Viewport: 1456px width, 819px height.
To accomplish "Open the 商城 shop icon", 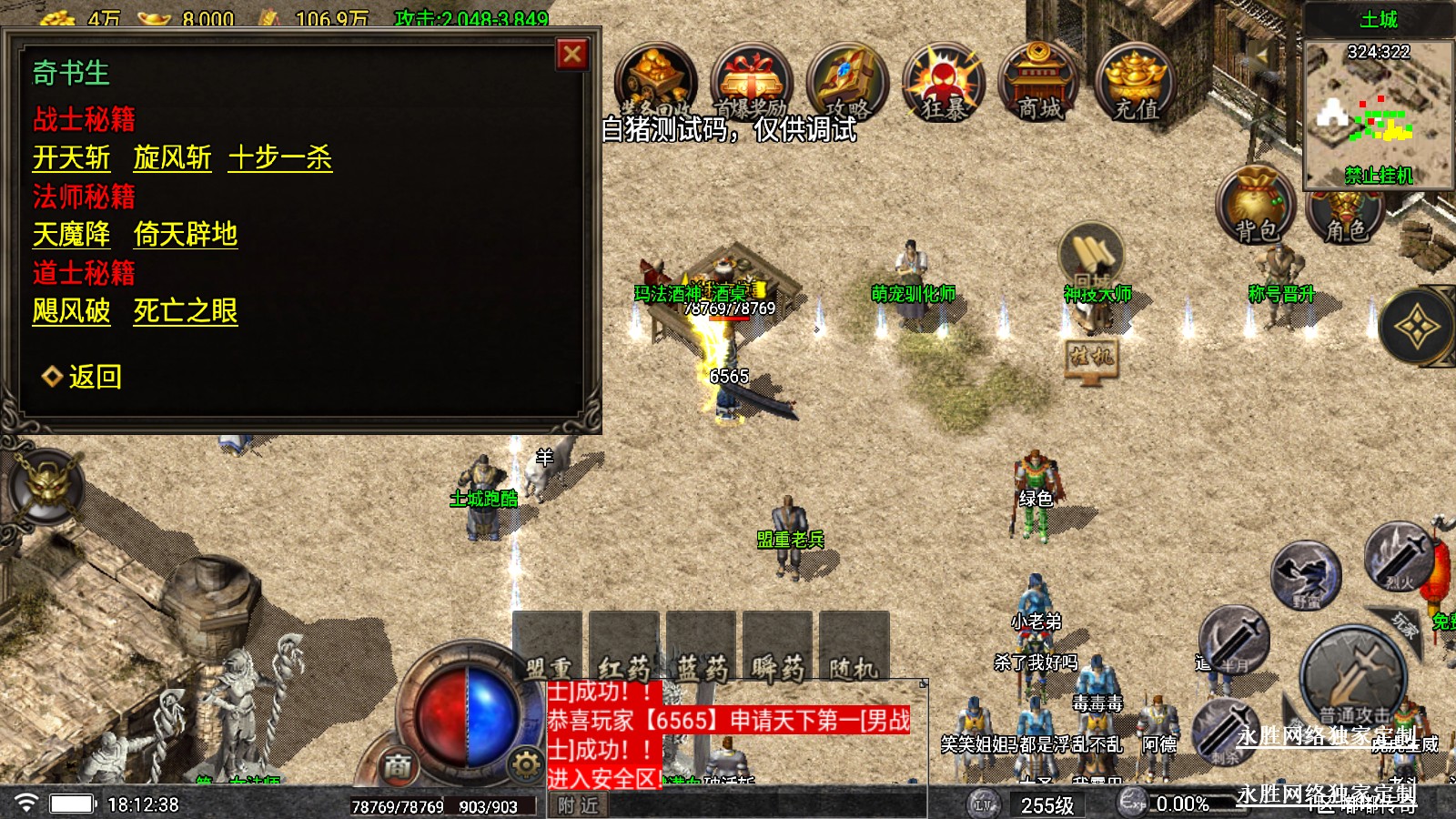I will coord(1039,84).
